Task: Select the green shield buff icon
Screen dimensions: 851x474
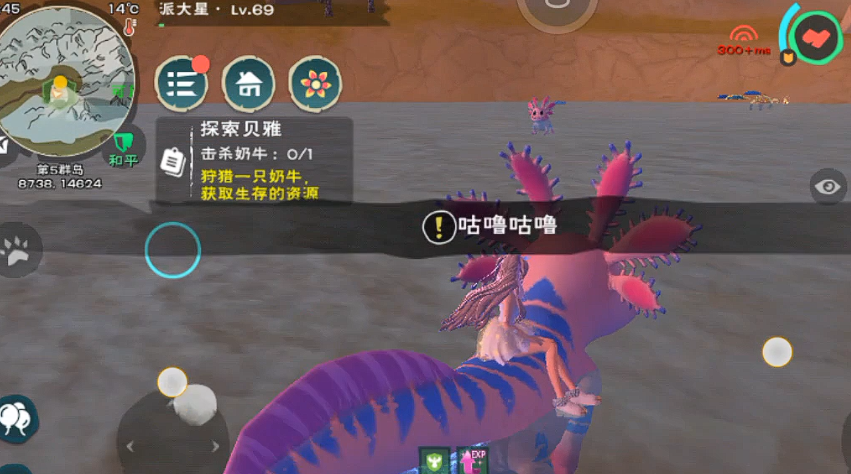Action: click(x=433, y=459)
